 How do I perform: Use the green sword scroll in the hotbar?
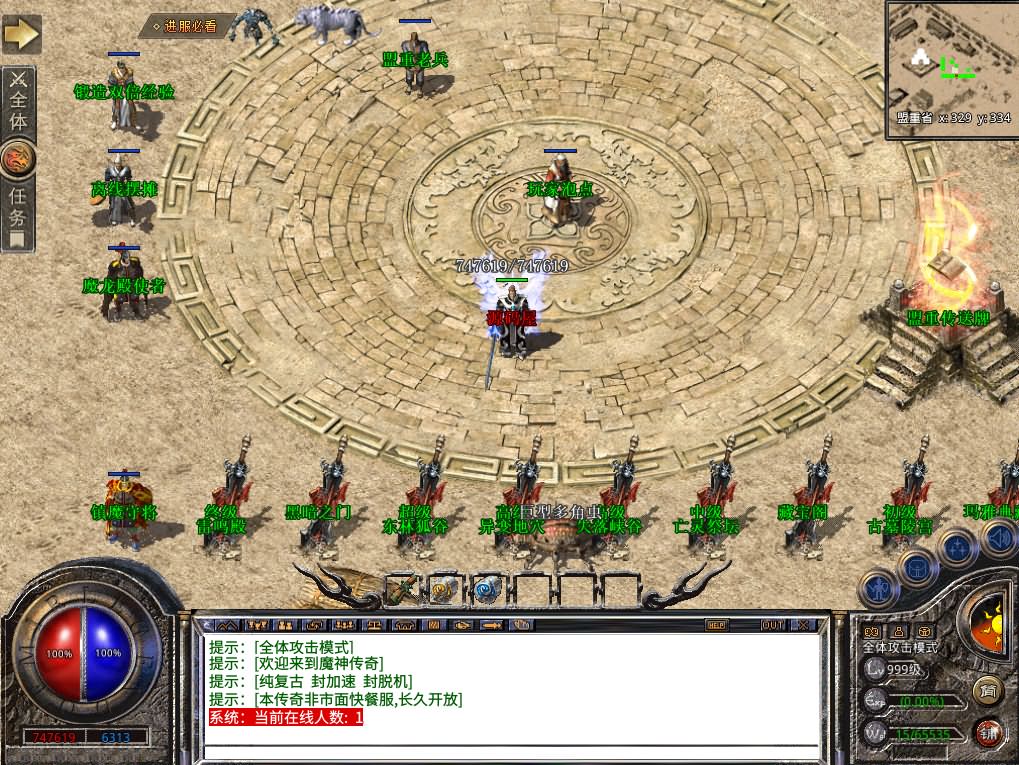tap(403, 589)
